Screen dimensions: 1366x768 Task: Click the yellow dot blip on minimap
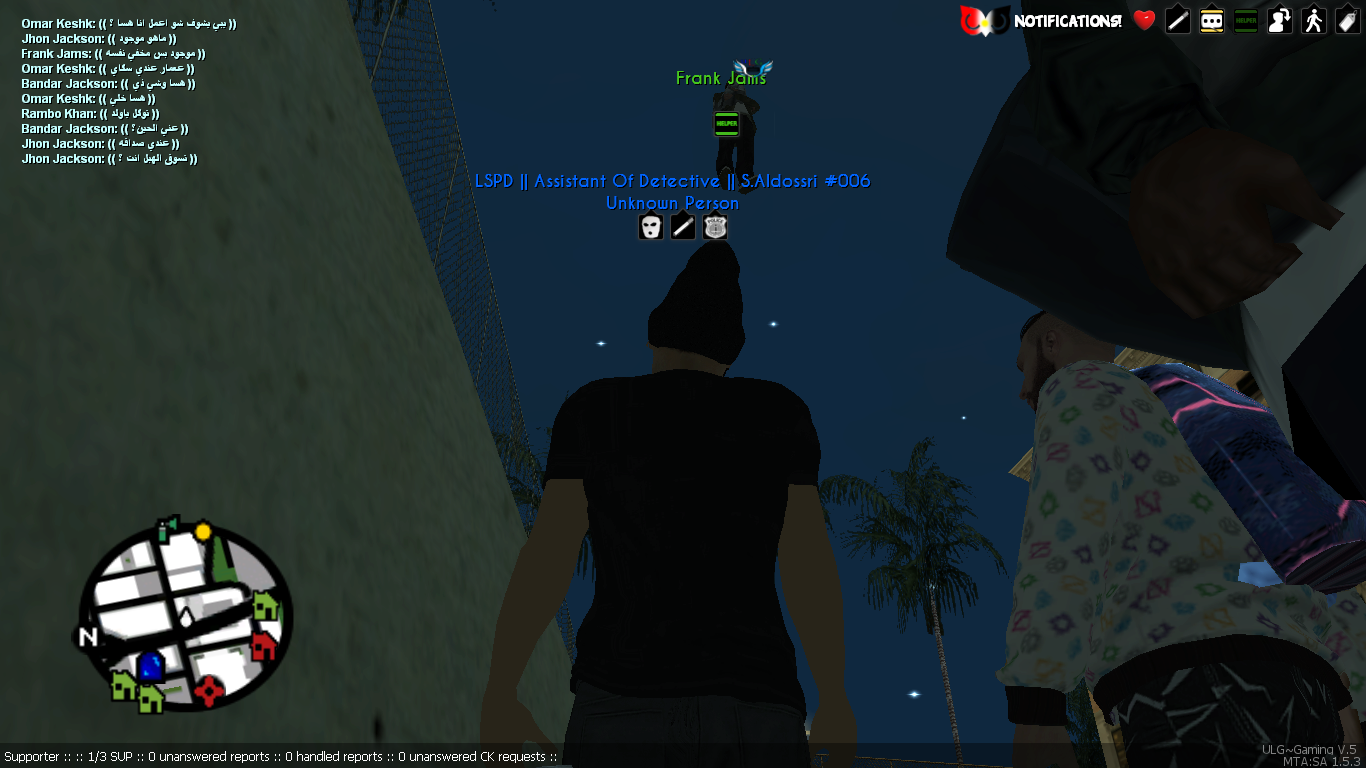tap(203, 530)
